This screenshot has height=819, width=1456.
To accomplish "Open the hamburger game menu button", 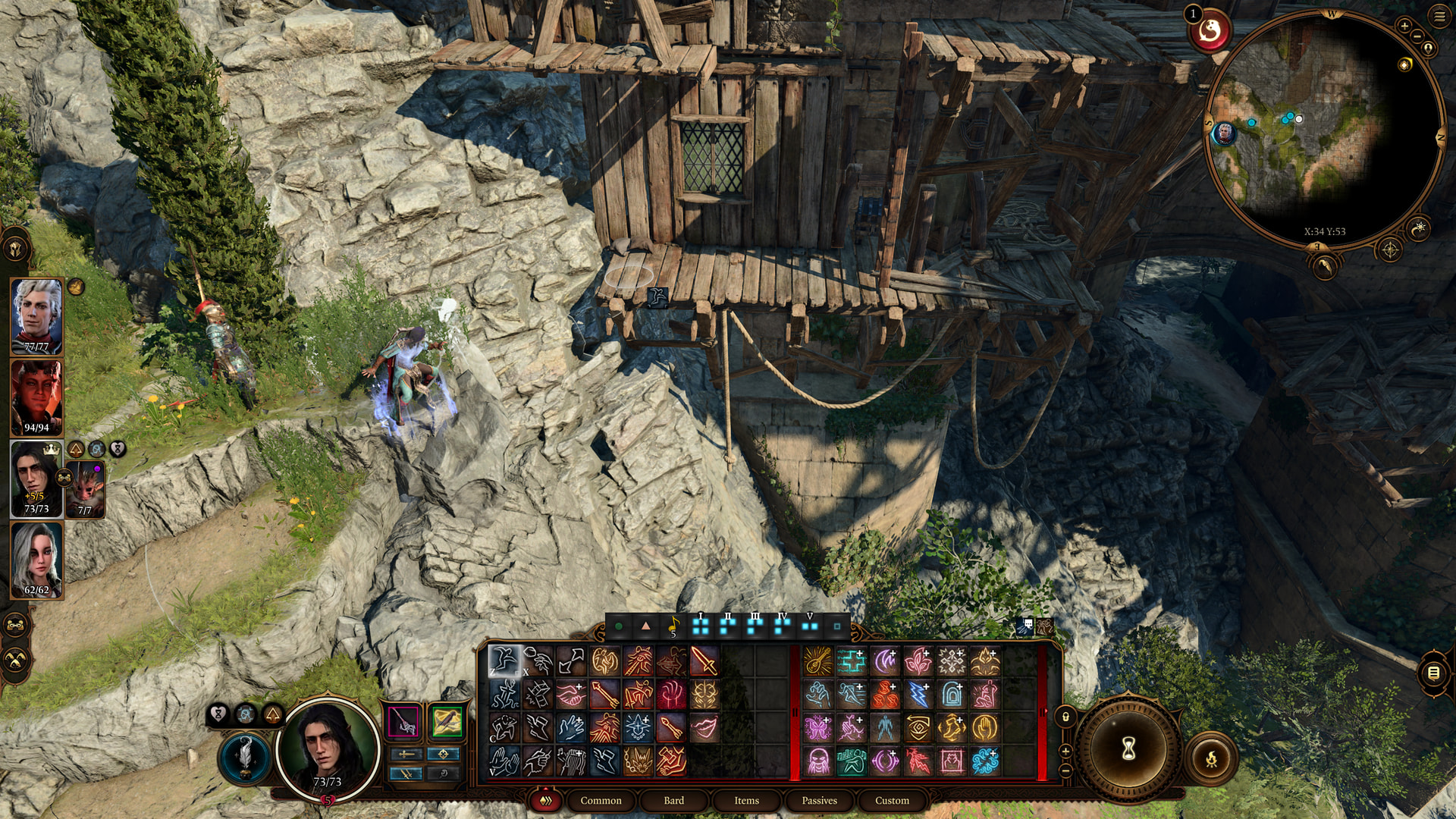I will point(1439,16).
